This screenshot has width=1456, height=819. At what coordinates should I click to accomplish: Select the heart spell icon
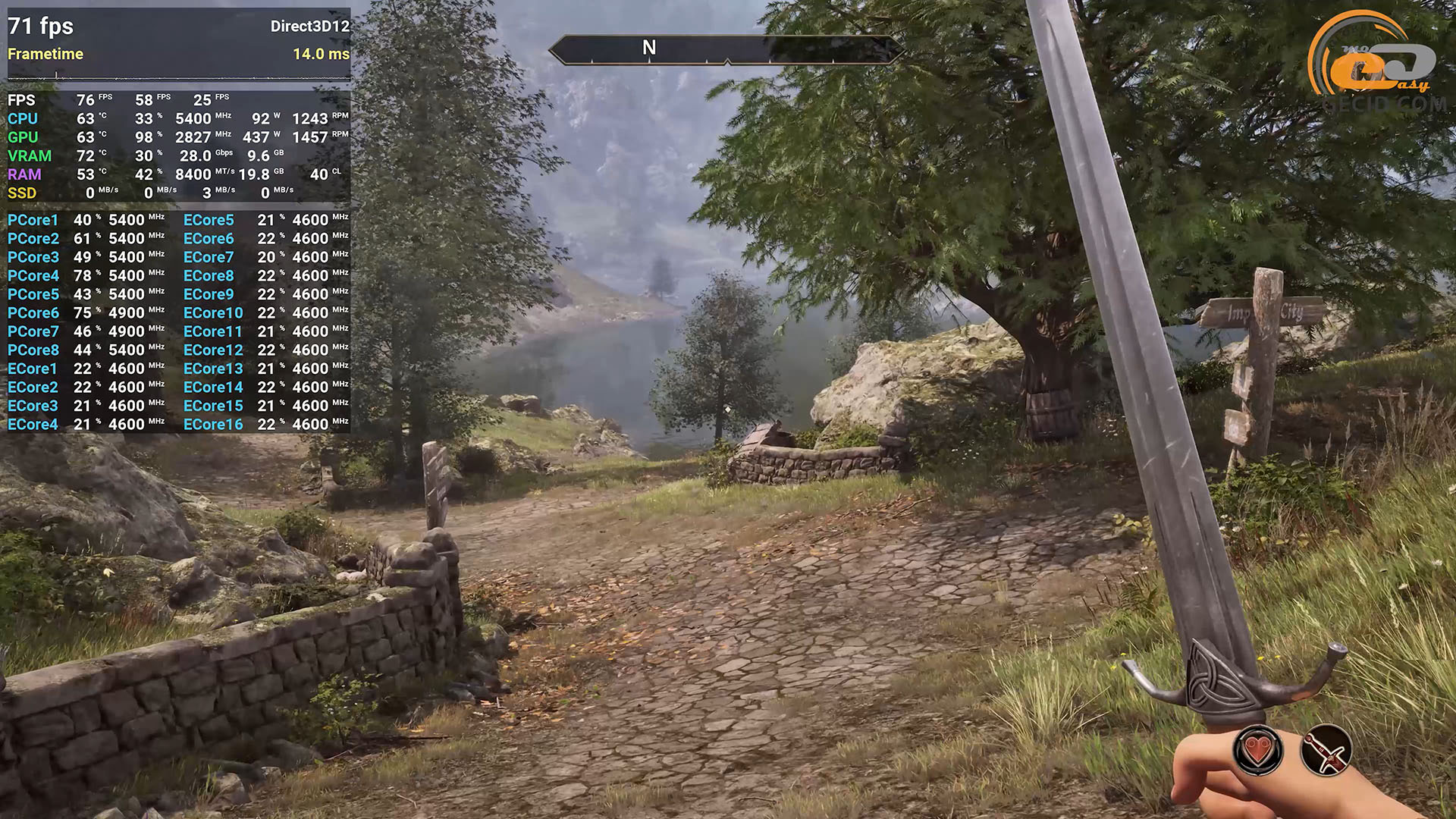pyautogui.click(x=1258, y=751)
